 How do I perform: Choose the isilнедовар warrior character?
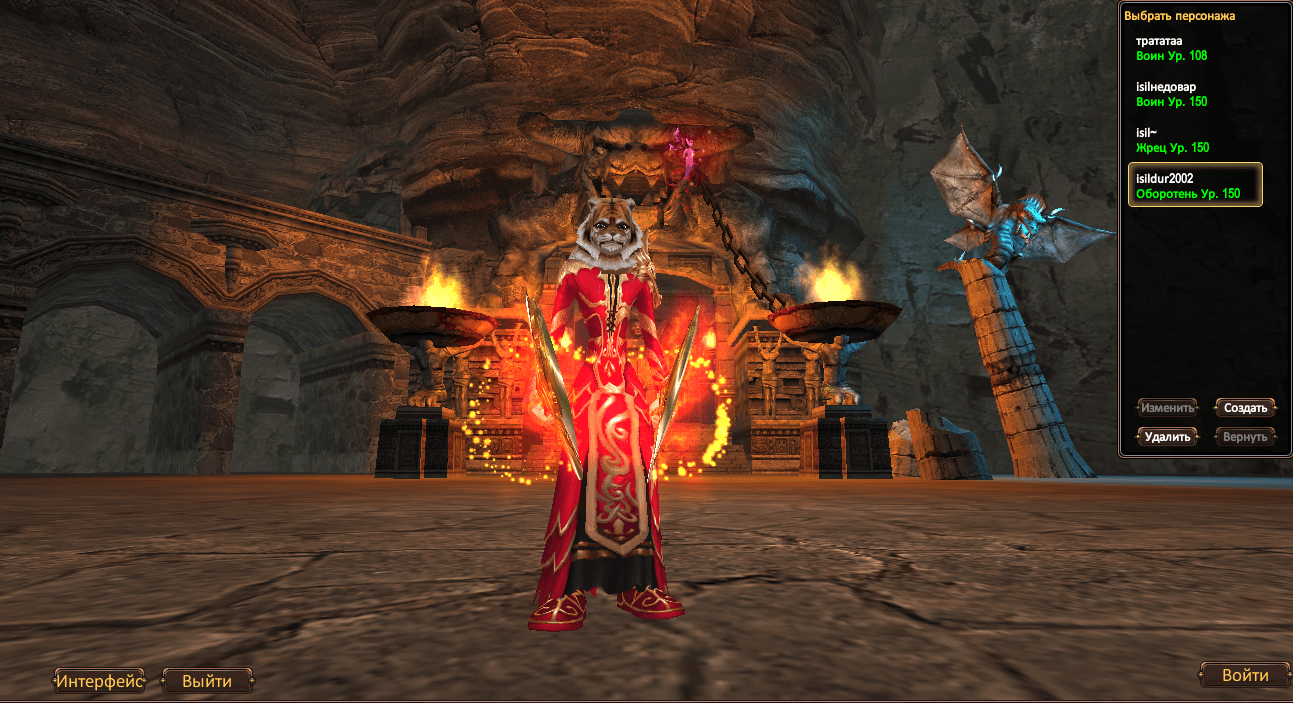[1194, 94]
